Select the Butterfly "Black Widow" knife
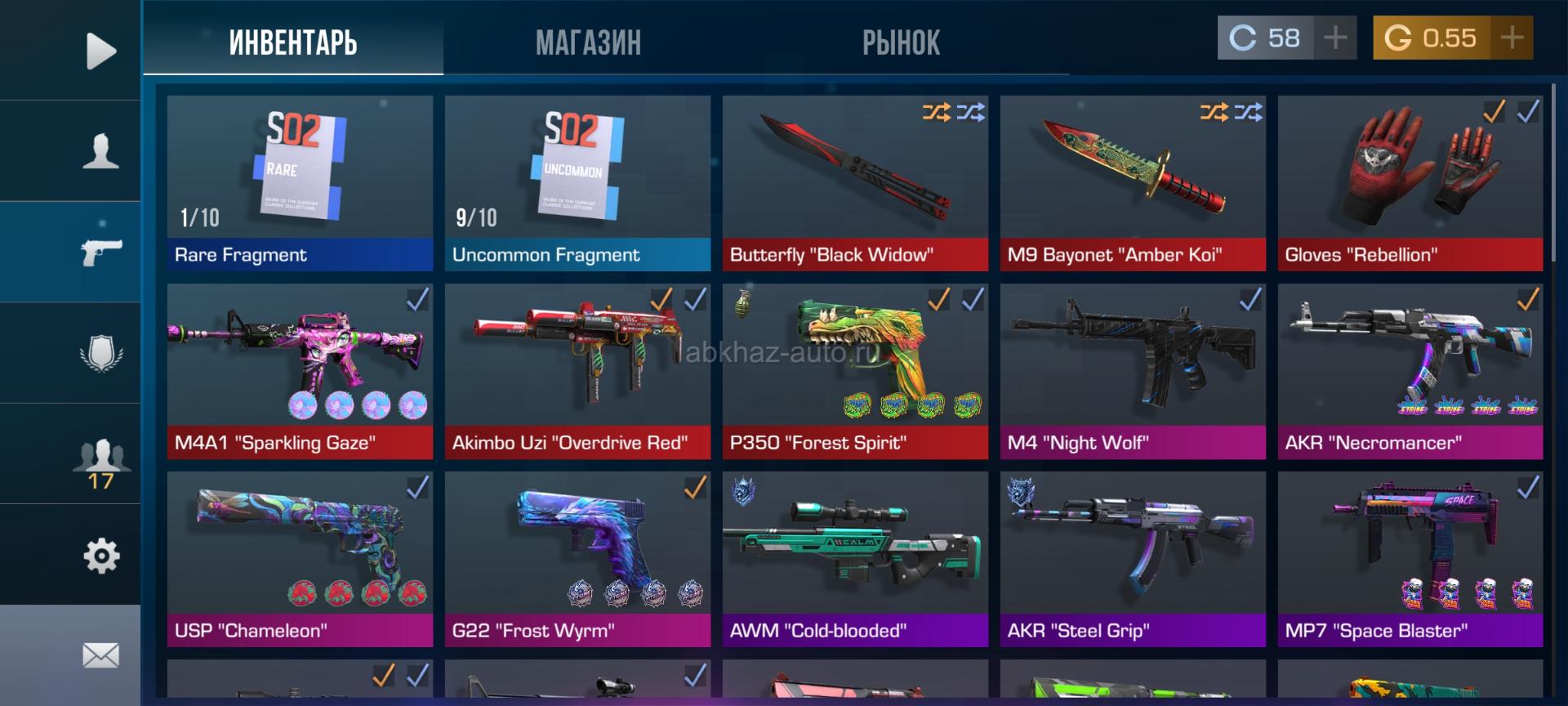1568x706 pixels. pyautogui.click(x=855, y=183)
